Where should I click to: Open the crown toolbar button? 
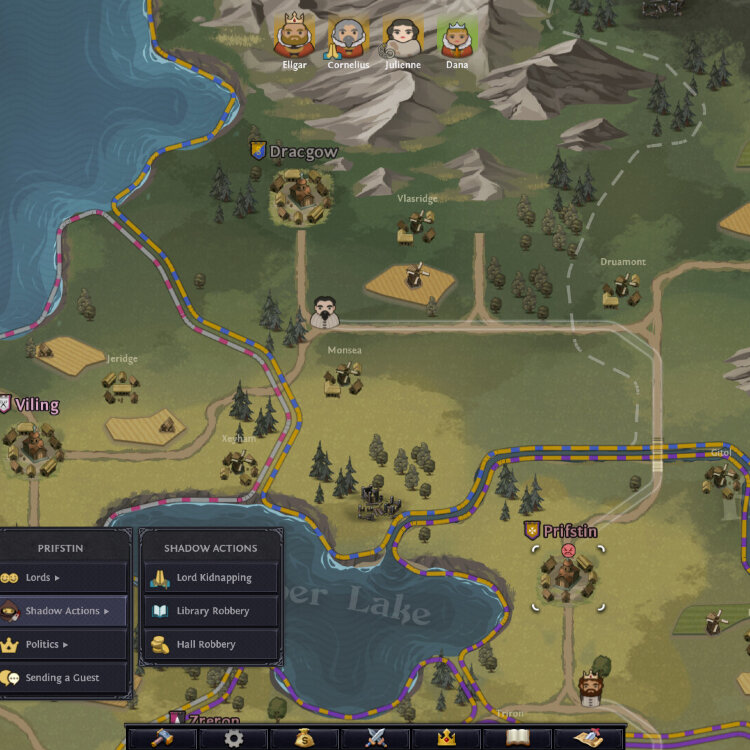point(446,739)
